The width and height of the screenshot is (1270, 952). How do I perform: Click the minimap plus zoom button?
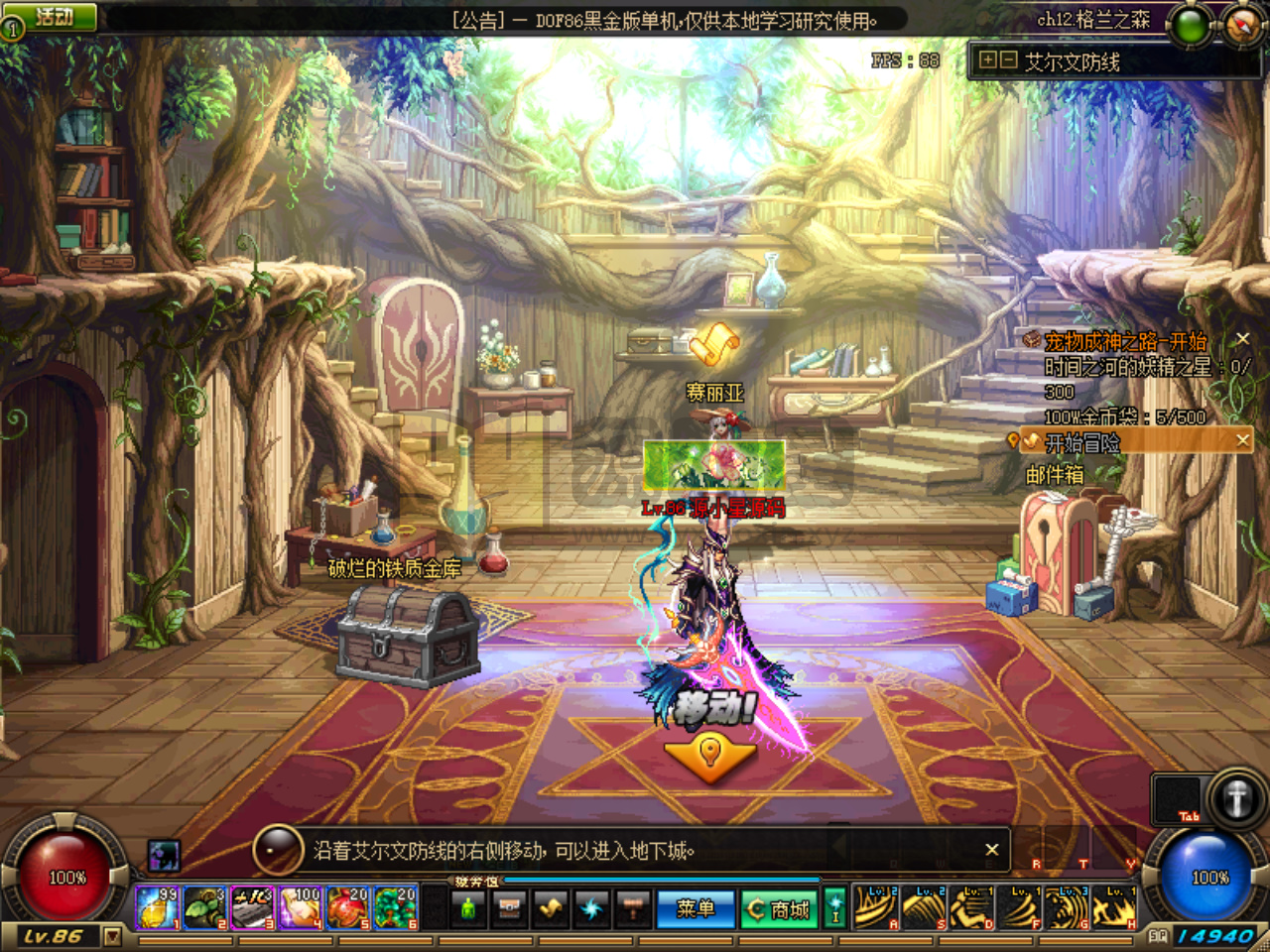click(987, 60)
